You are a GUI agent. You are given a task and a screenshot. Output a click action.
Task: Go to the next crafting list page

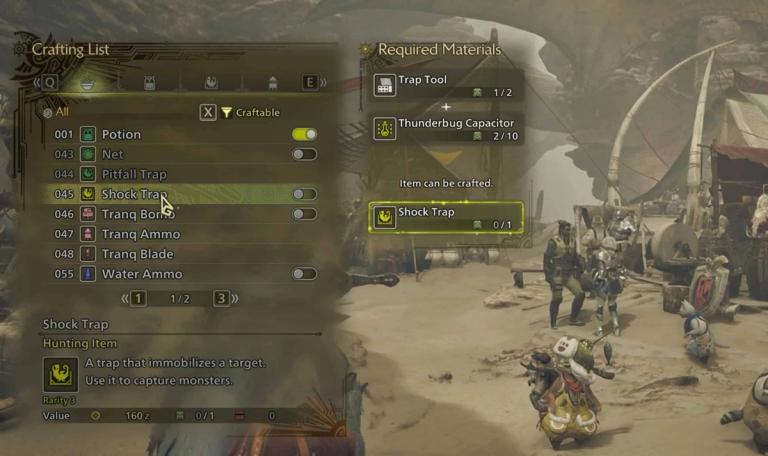coord(221,298)
